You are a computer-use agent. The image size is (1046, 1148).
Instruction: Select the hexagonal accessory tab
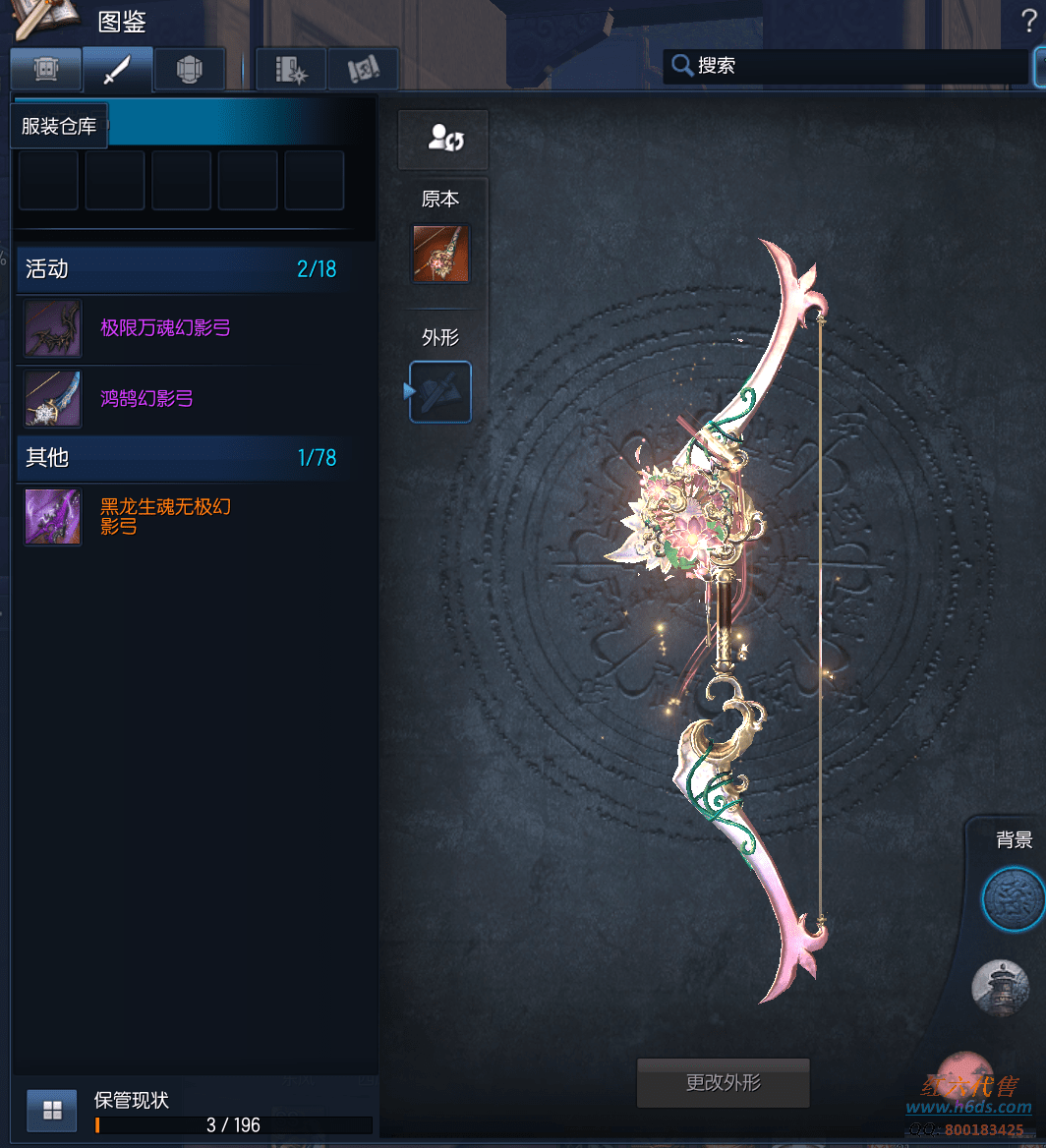189,70
